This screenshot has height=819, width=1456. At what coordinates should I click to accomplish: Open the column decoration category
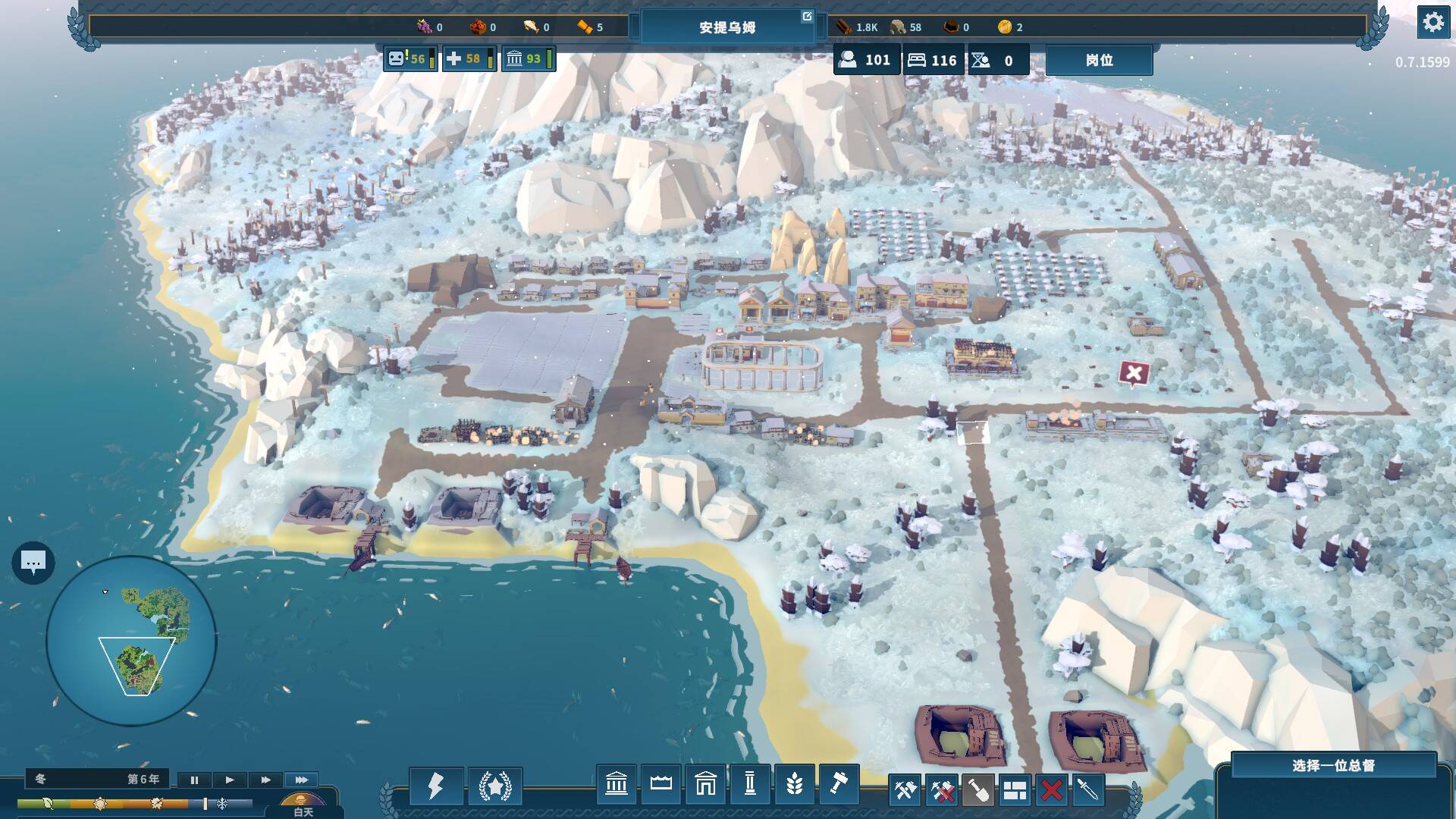click(749, 784)
